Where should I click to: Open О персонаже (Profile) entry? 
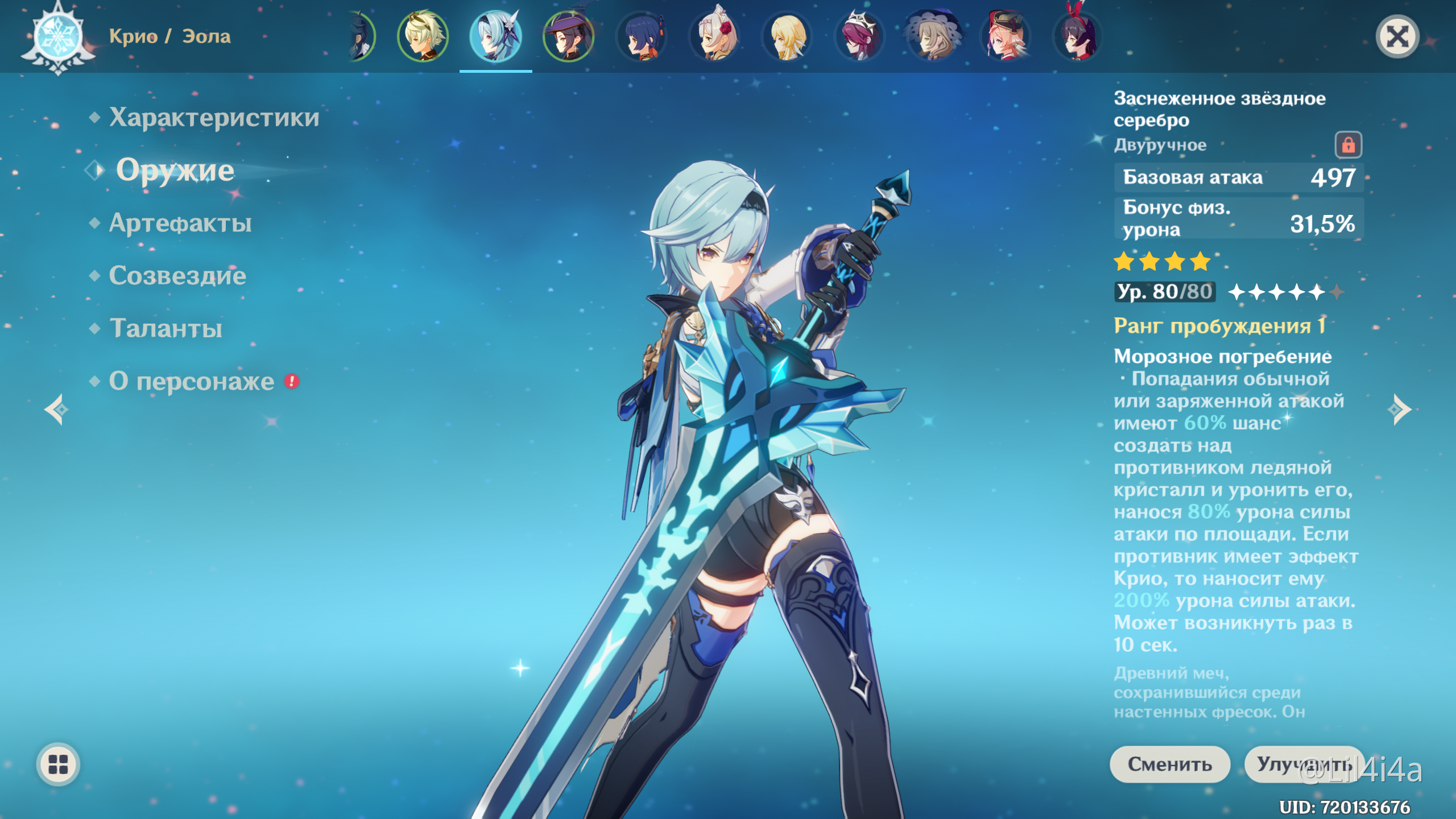click(x=192, y=381)
